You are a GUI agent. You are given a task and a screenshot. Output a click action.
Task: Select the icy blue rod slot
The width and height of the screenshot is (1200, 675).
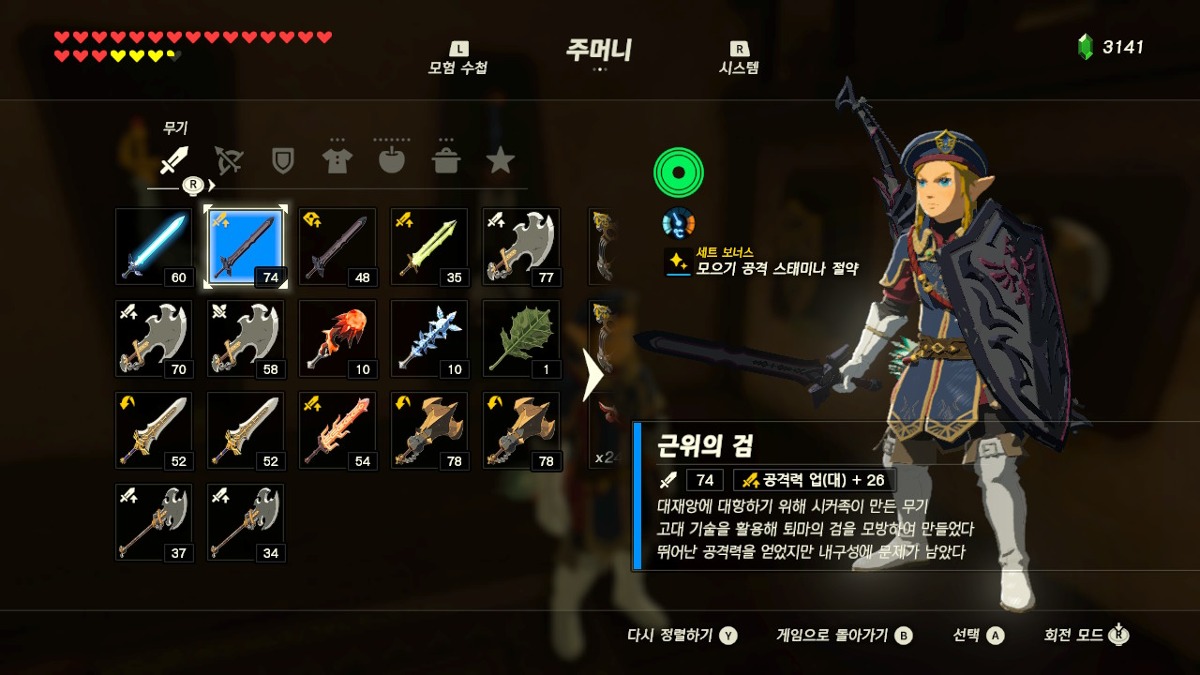[429, 339]
